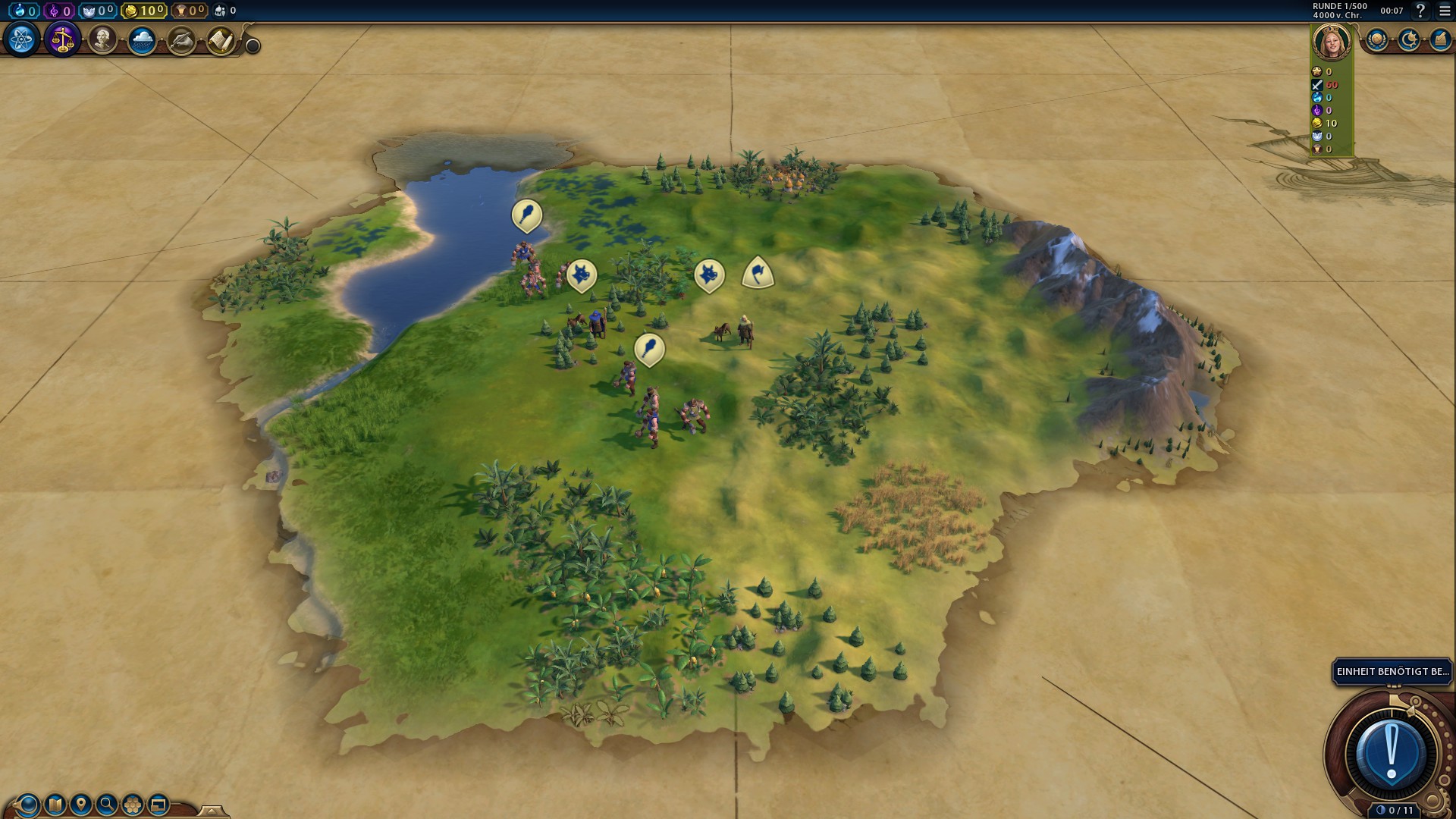1456x819 pixels.
Task: Open the folded map options button
Action: tap(55, 804)
